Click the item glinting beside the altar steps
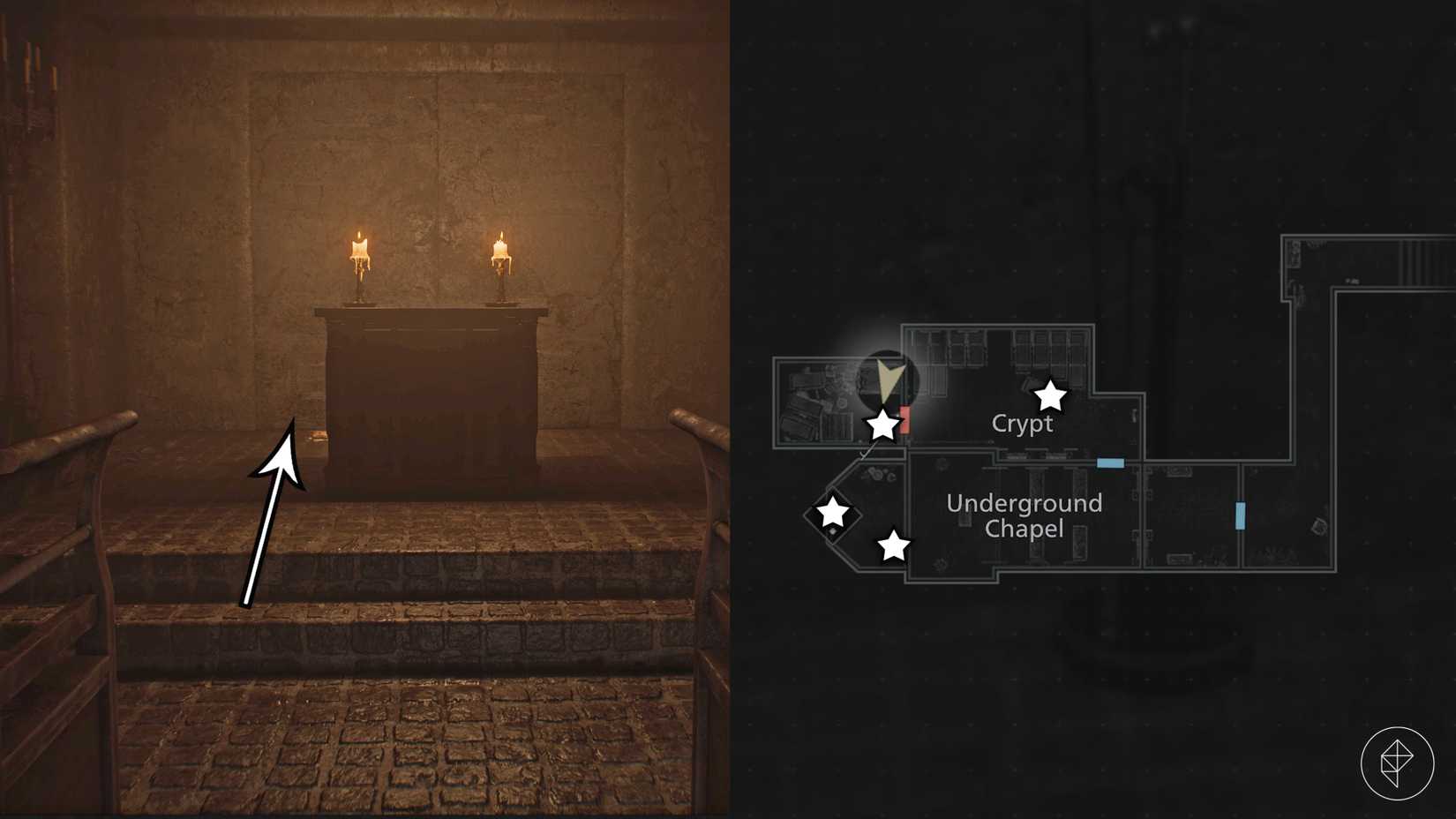The height and width of the screenshot is (819, 1456). (x=319, y=436)
